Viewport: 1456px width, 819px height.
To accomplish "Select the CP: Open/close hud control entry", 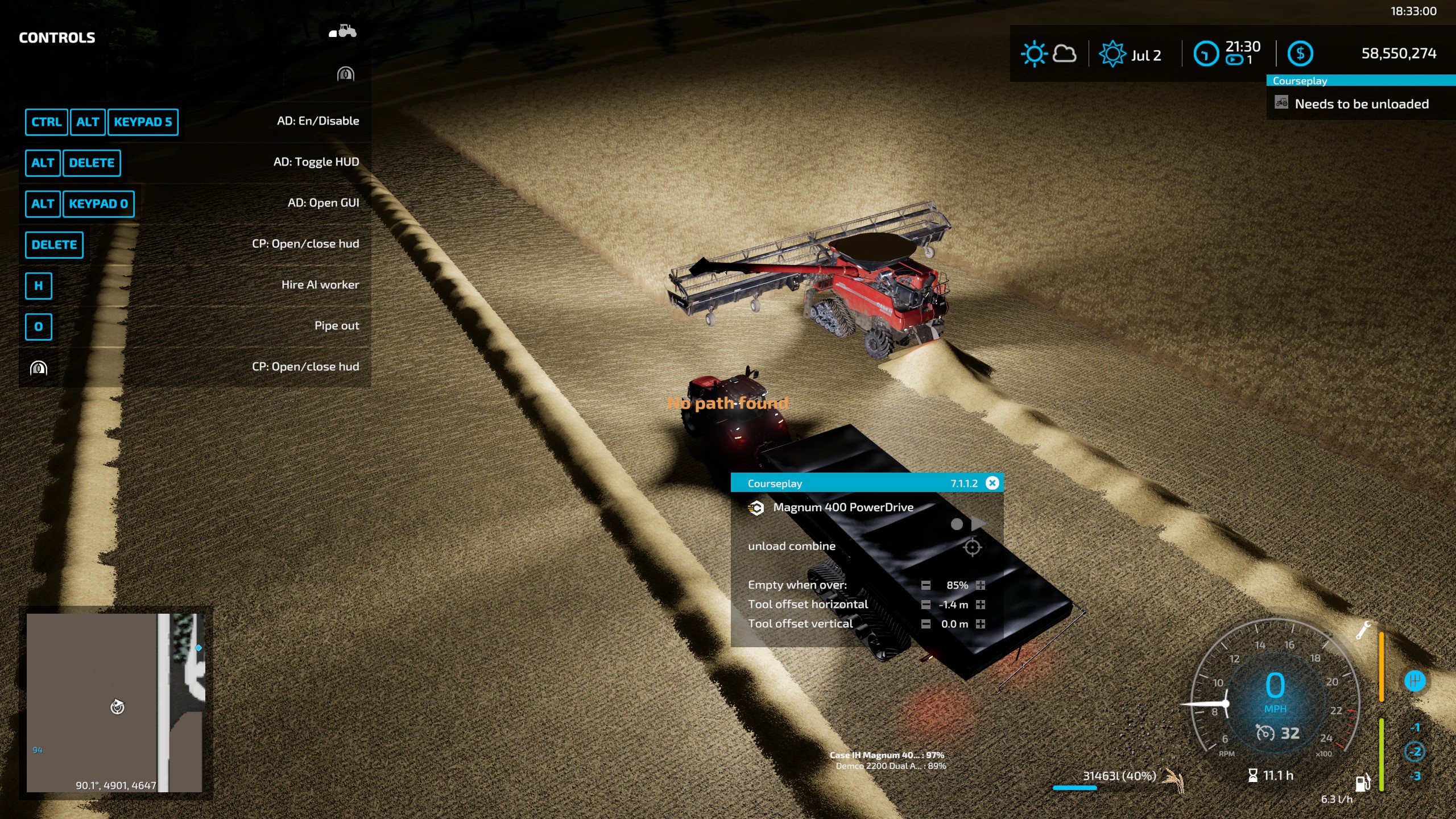I will tap(305, 243).
